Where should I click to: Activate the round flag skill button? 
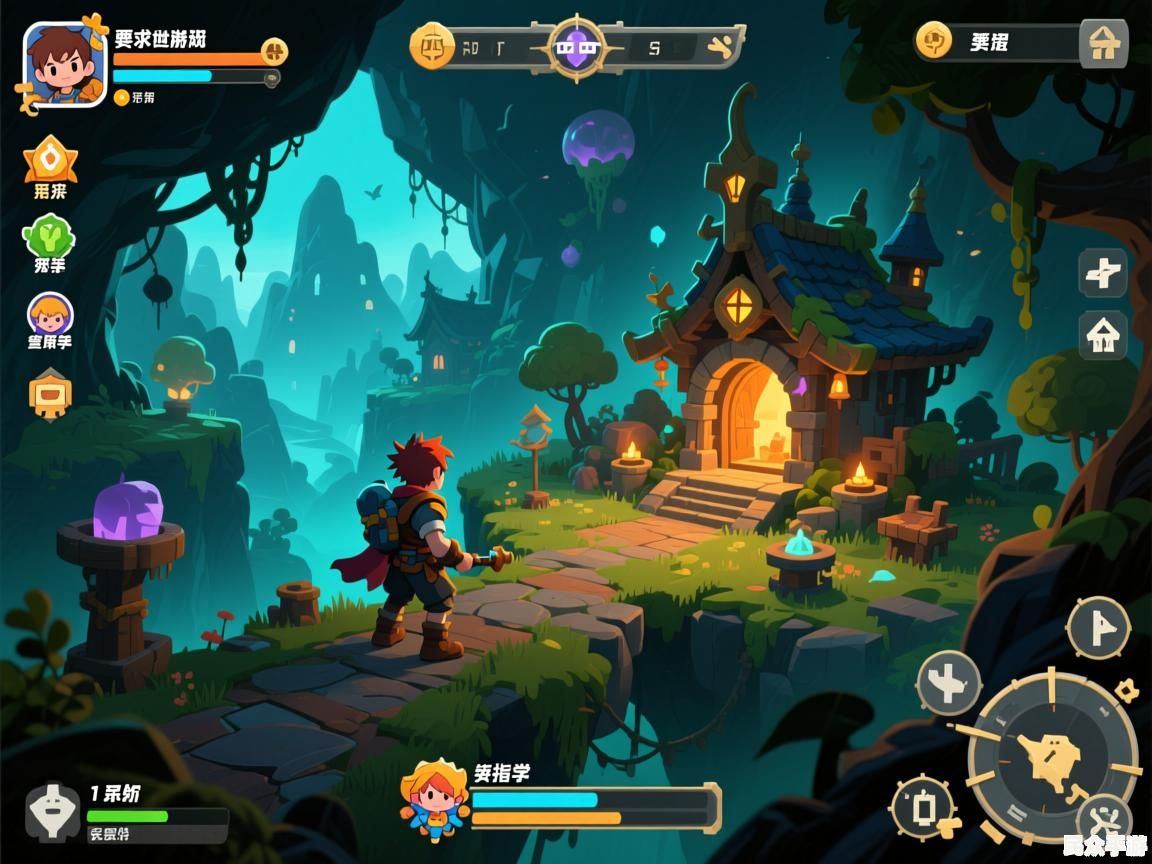click(x=1098, y=628)
